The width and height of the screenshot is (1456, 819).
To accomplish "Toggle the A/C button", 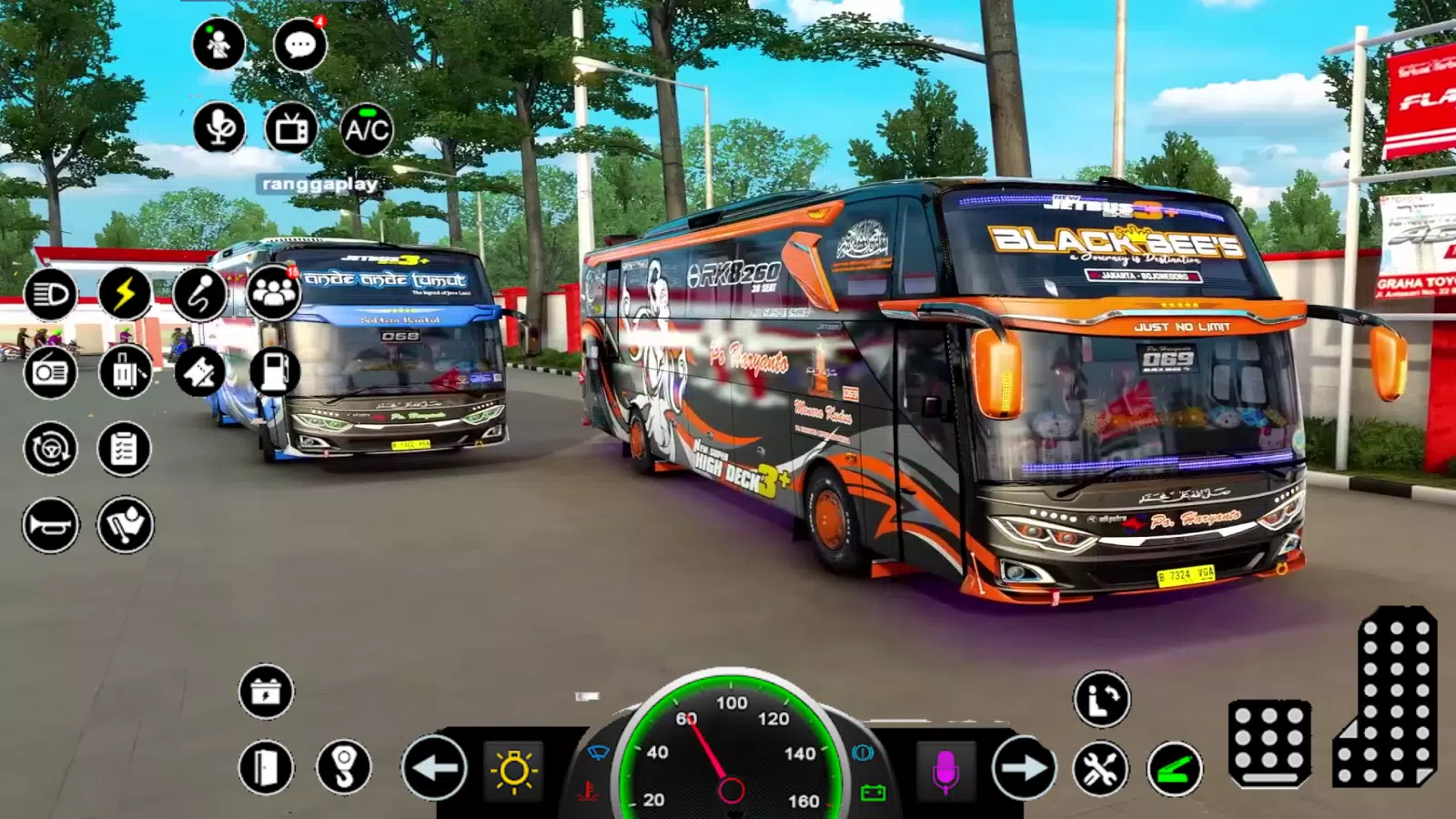I will [367, 129].
